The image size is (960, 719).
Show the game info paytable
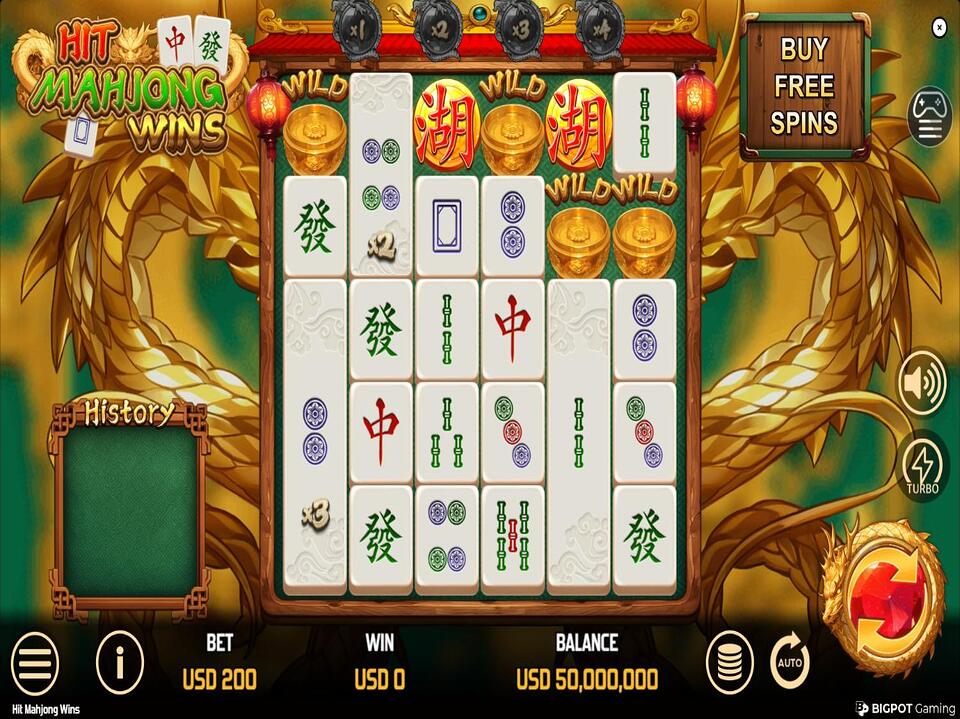coord(120,661)
